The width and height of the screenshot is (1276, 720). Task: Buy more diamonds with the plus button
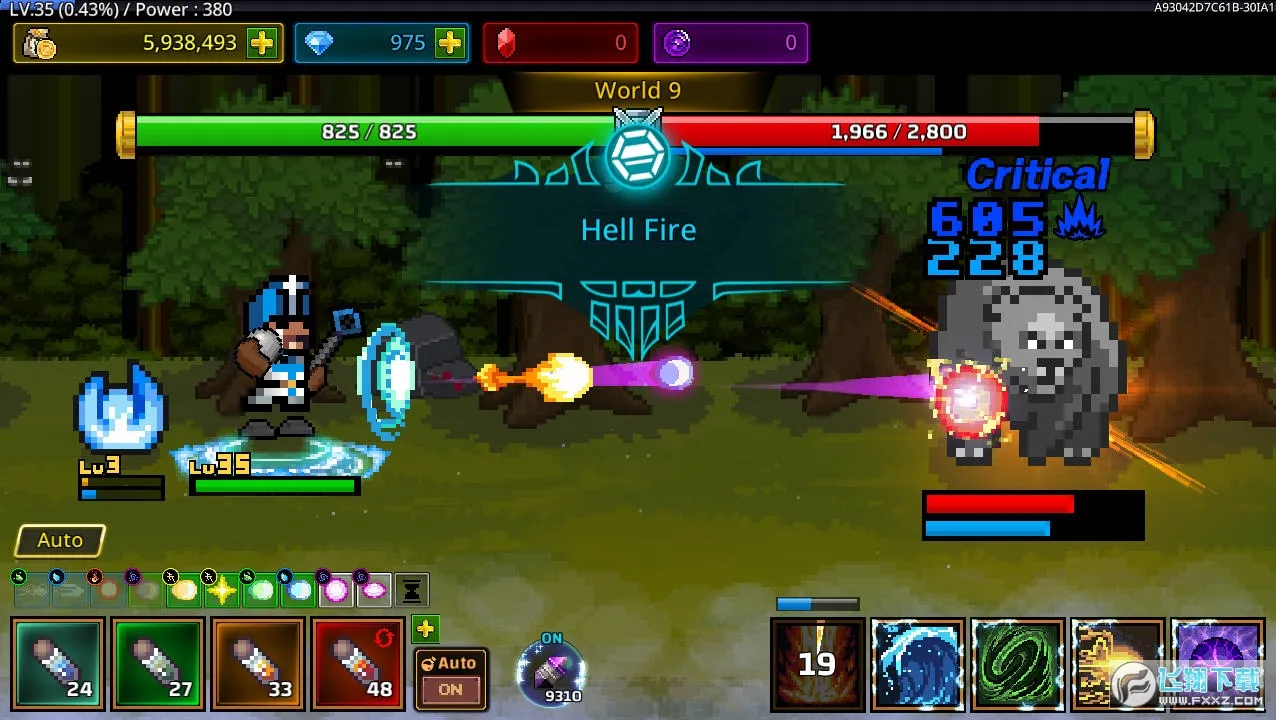coord(450,43)
